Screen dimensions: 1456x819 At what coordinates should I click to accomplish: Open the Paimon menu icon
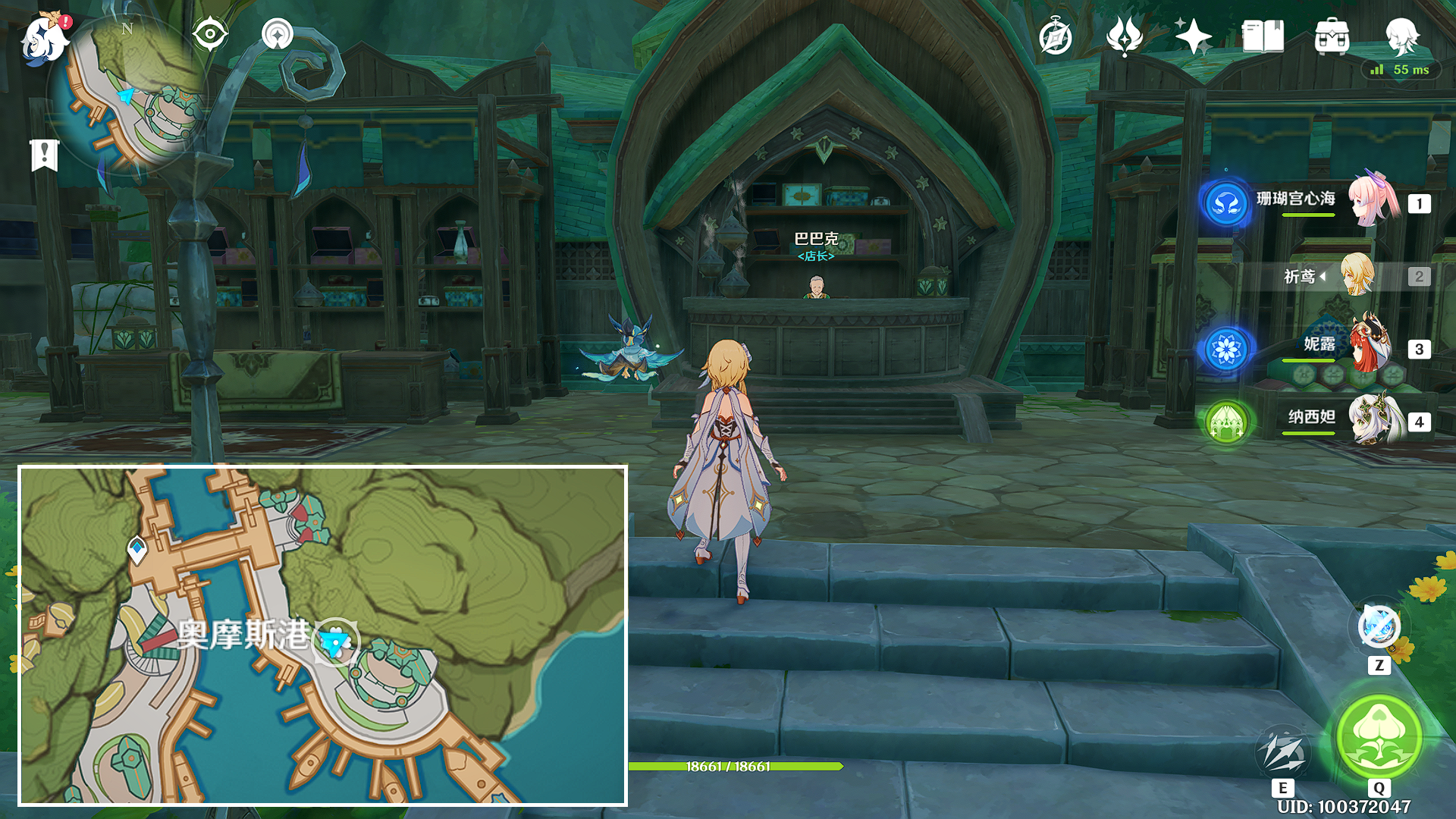click(45, 38)
